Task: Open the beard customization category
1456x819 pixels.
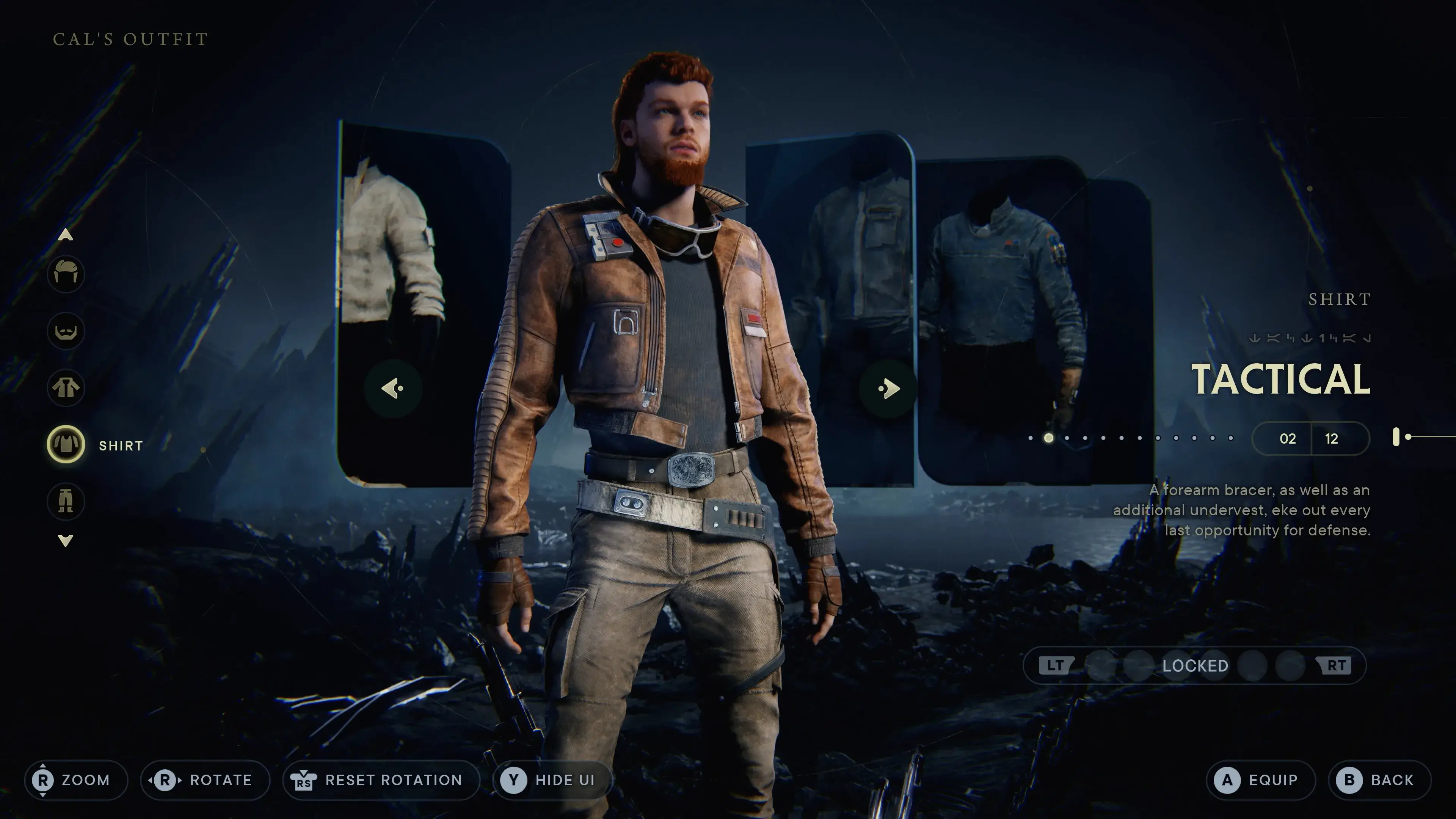Action: click(x=66, y=332)
